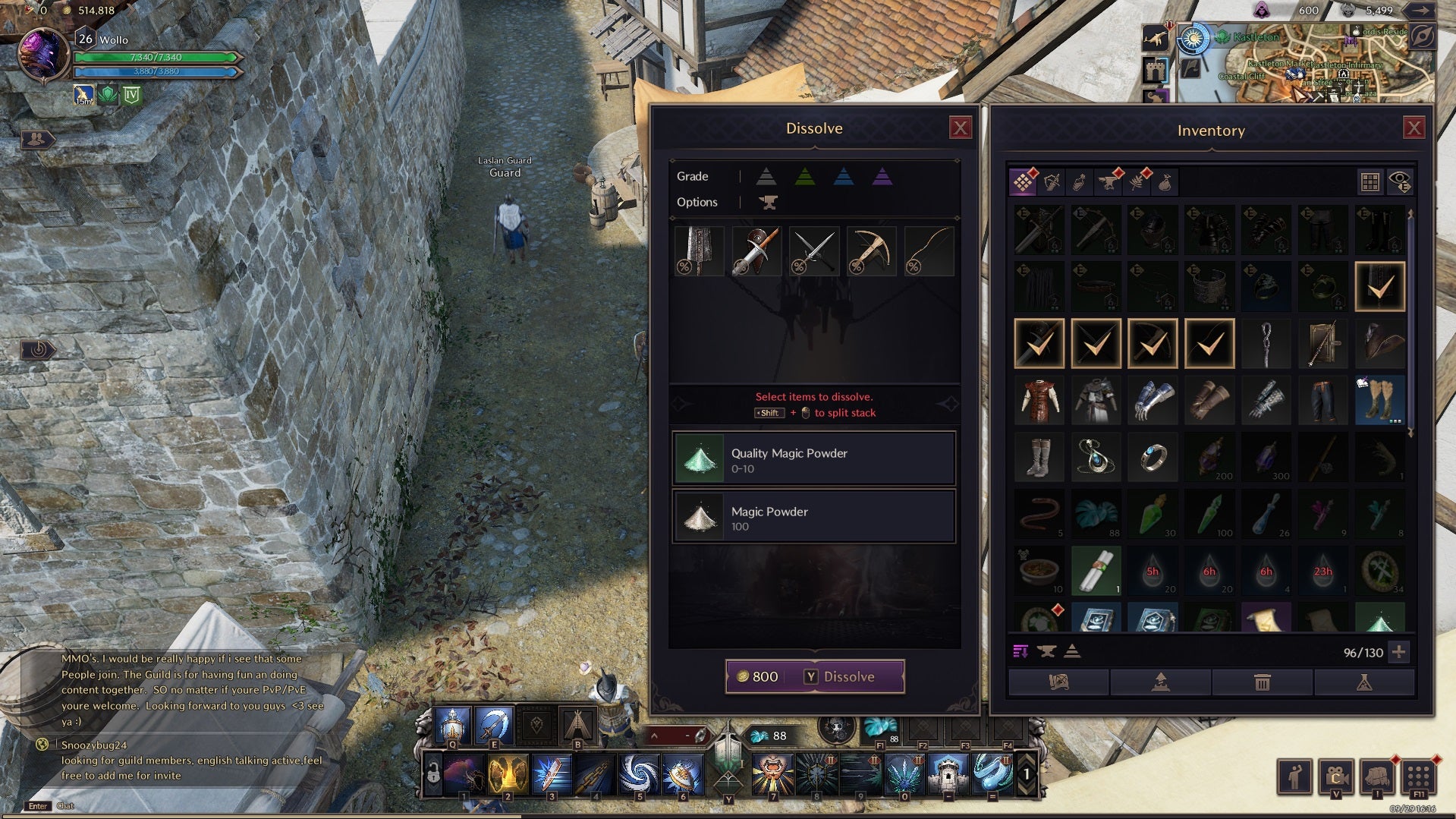Viewport: 1456px width, 819px height.
Task: Switch to the all-items inventory tab
Action: [1023, 181]
